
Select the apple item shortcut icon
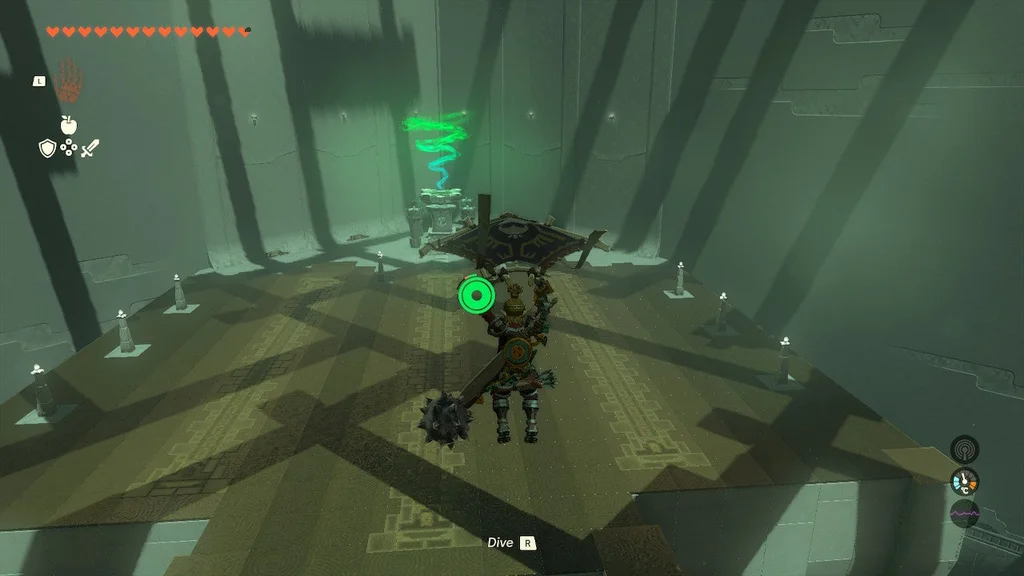pyautogui.click(x=68, y=124)
